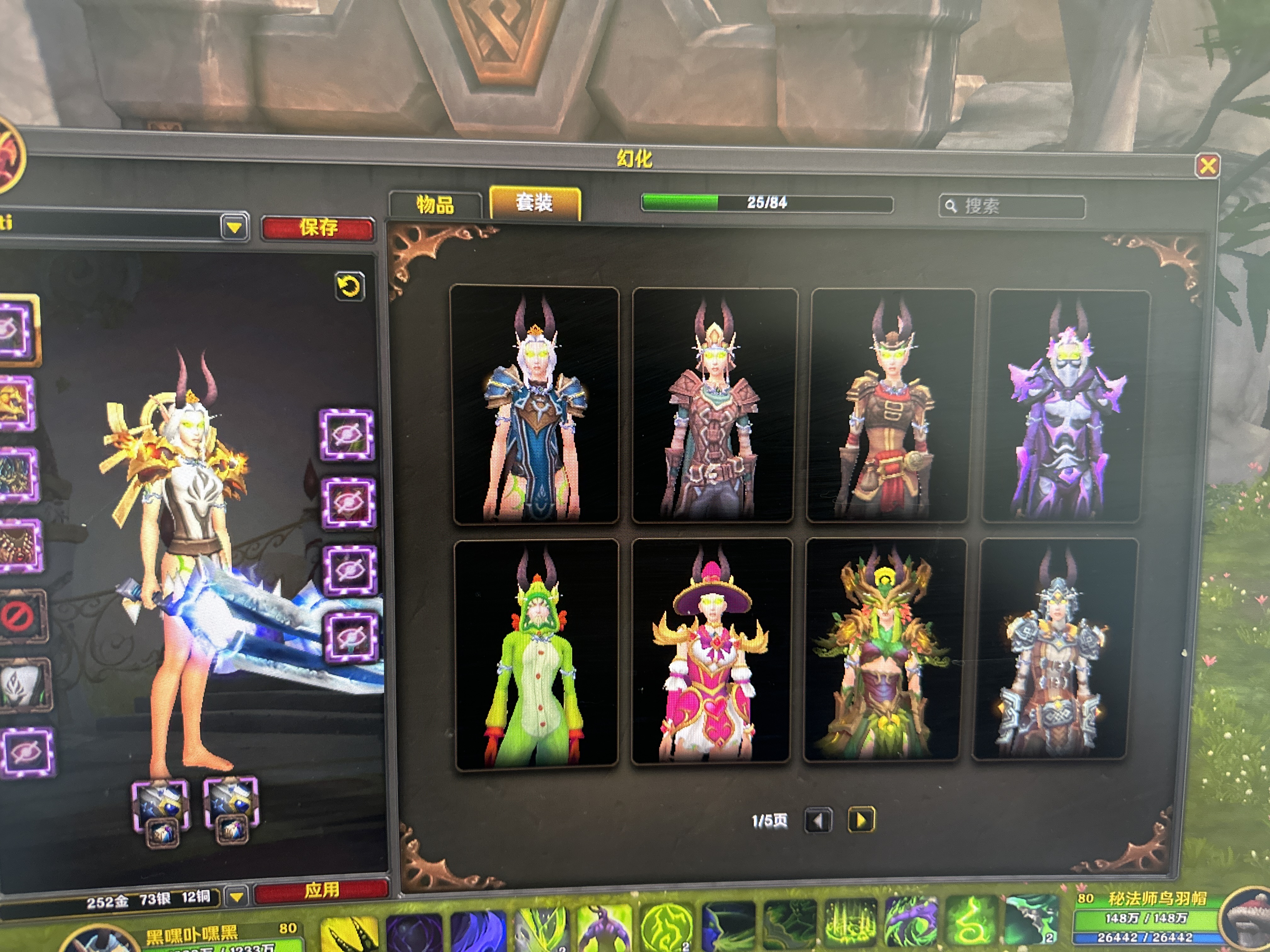Open the dropdown beside the gold cost
The width and height of the screenshot is (1270, 952).
pos(237,896)
